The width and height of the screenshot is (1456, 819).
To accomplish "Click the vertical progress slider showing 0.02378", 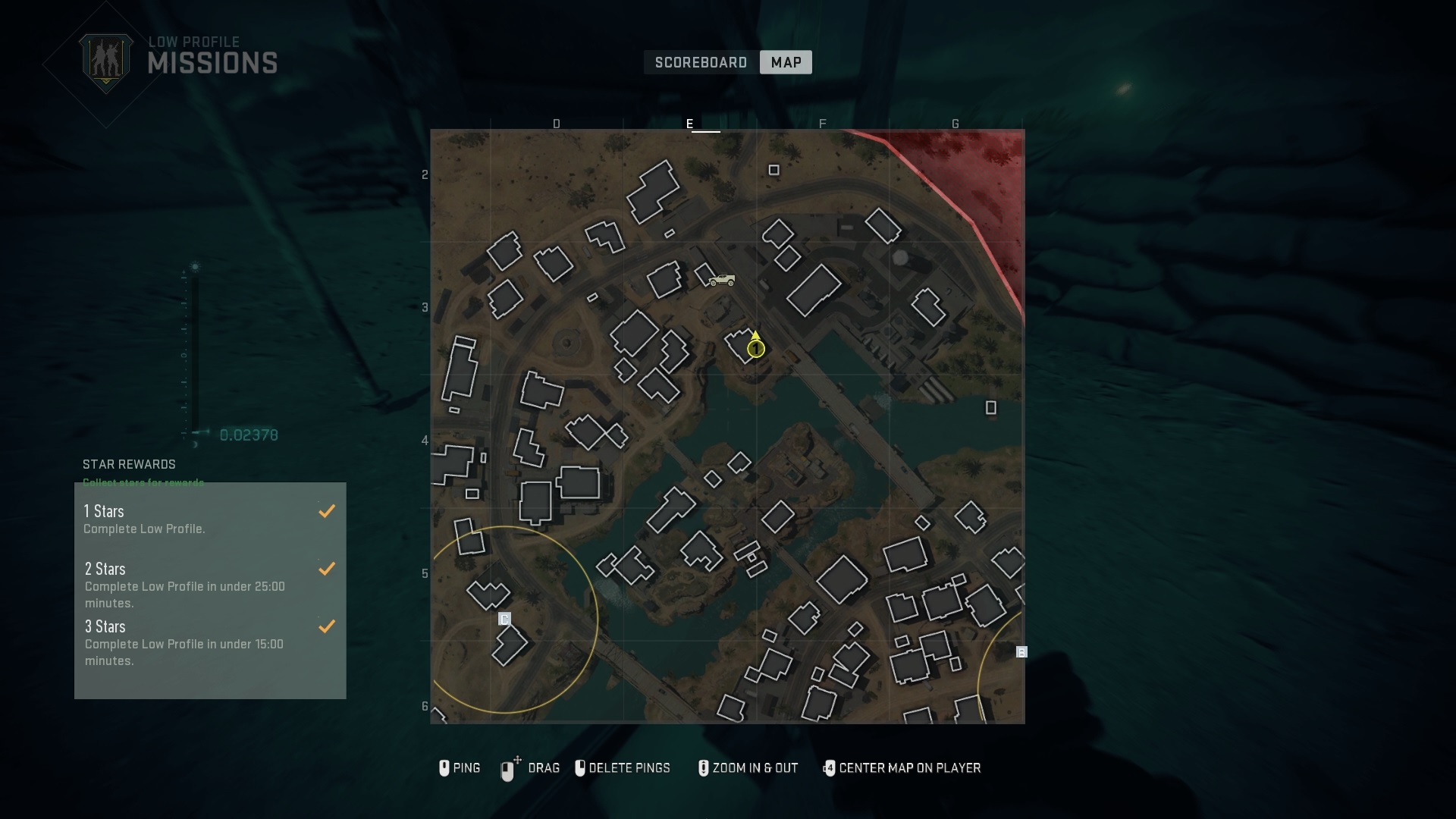I will pos(194,353).
